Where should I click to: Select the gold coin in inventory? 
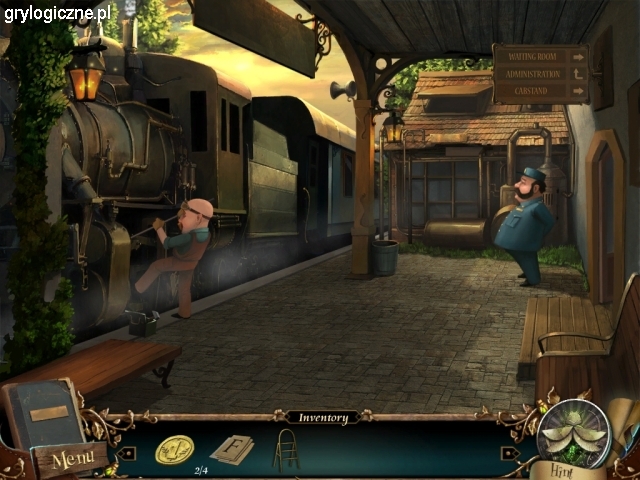click(175, 449)
